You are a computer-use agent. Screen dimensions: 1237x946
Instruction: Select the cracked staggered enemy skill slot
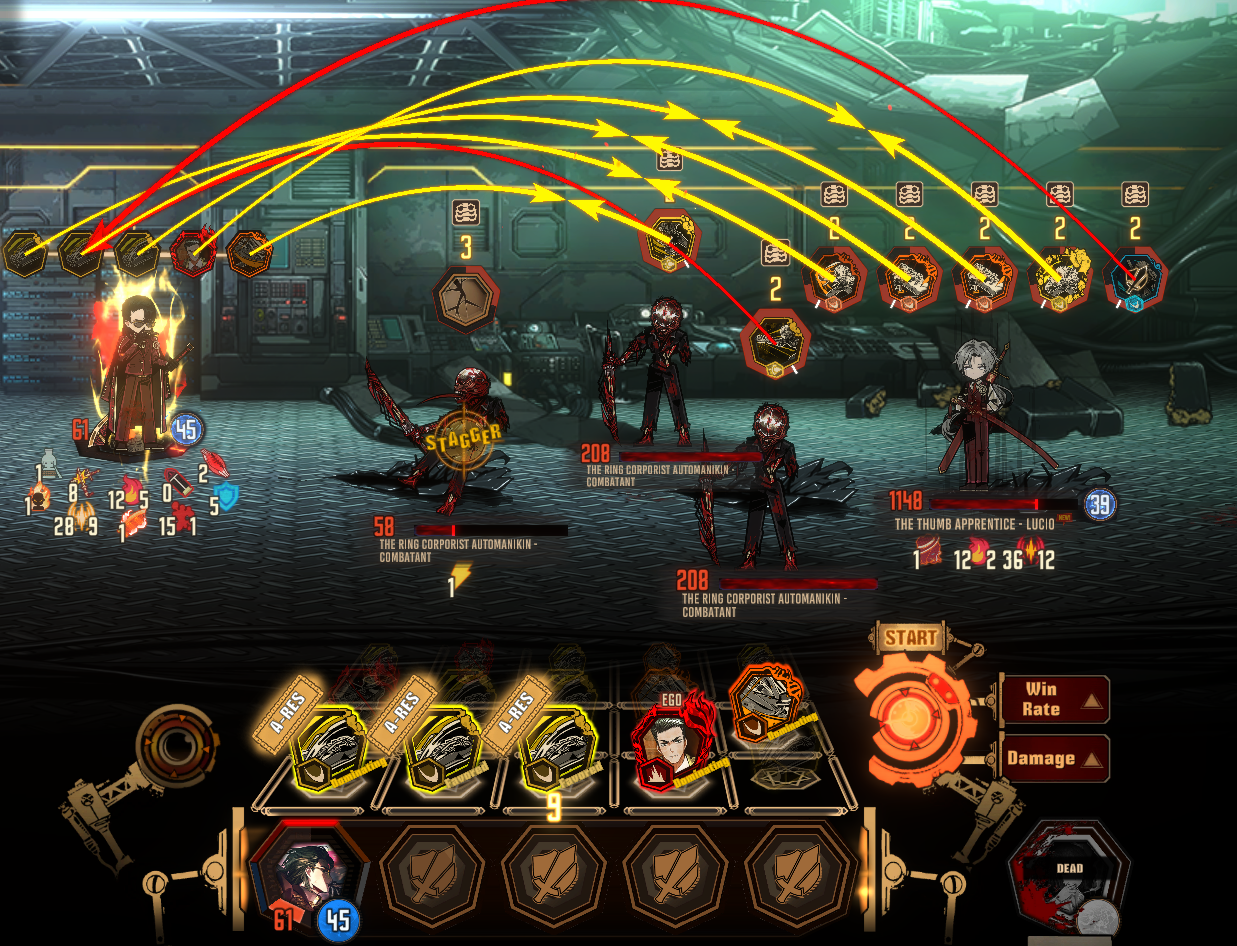coord(465,299)
